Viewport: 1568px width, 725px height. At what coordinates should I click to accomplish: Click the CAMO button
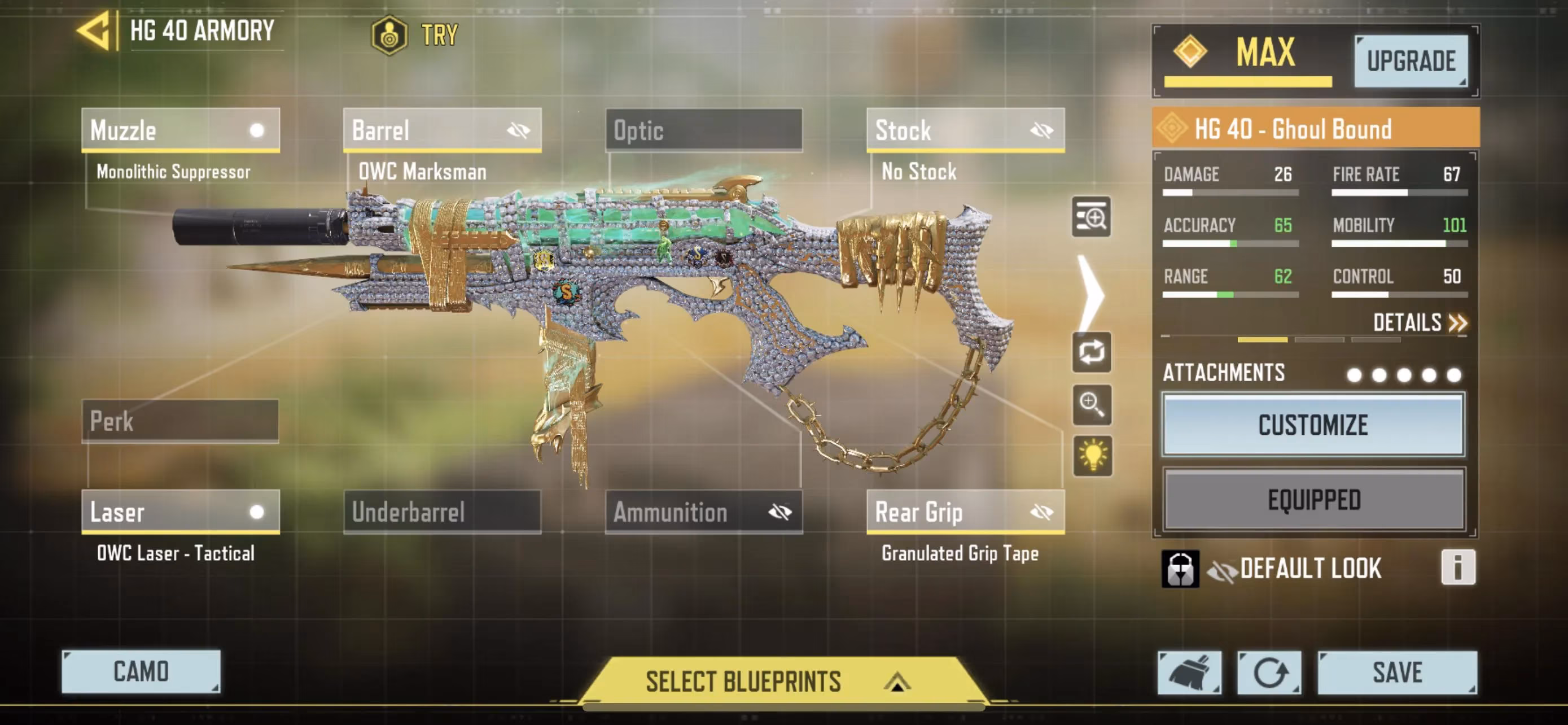141,672
